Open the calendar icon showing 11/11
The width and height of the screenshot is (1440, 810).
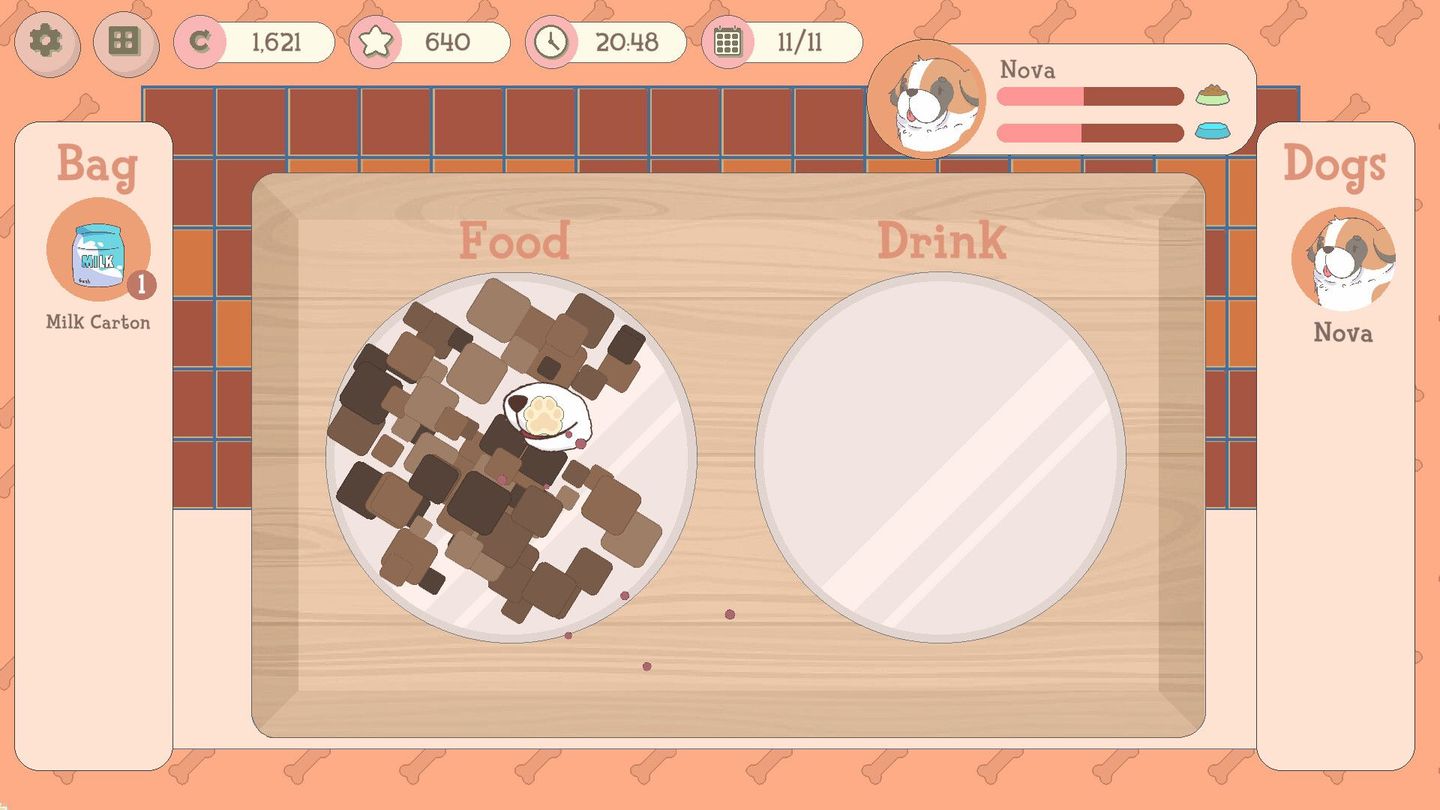726,42
